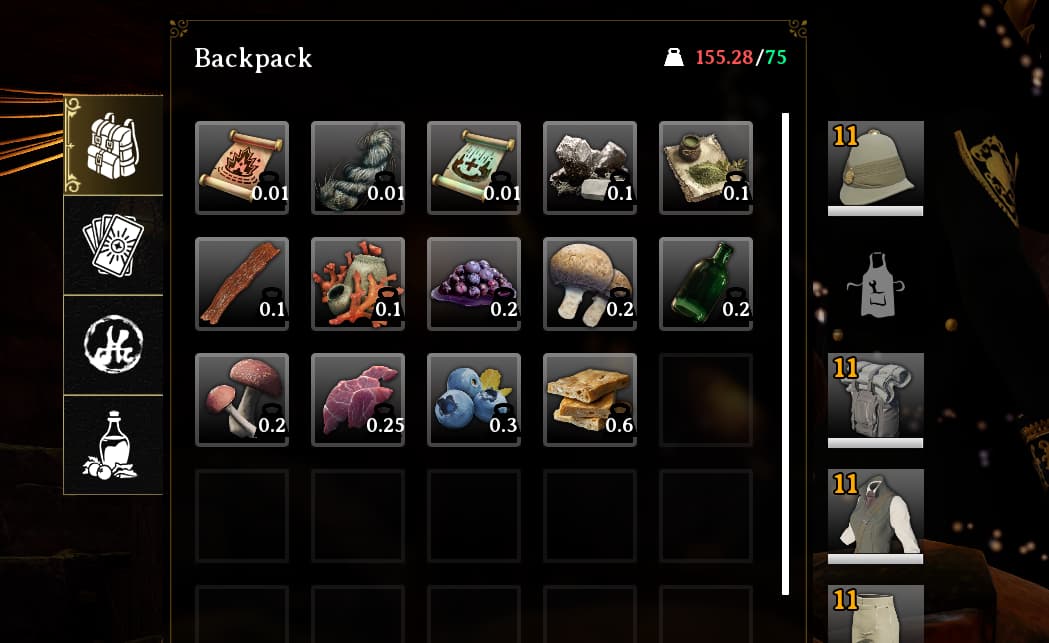Screen dimensions: 1049x643
Task: Select the pink raw meat slot
Action: tap(358, 399)
